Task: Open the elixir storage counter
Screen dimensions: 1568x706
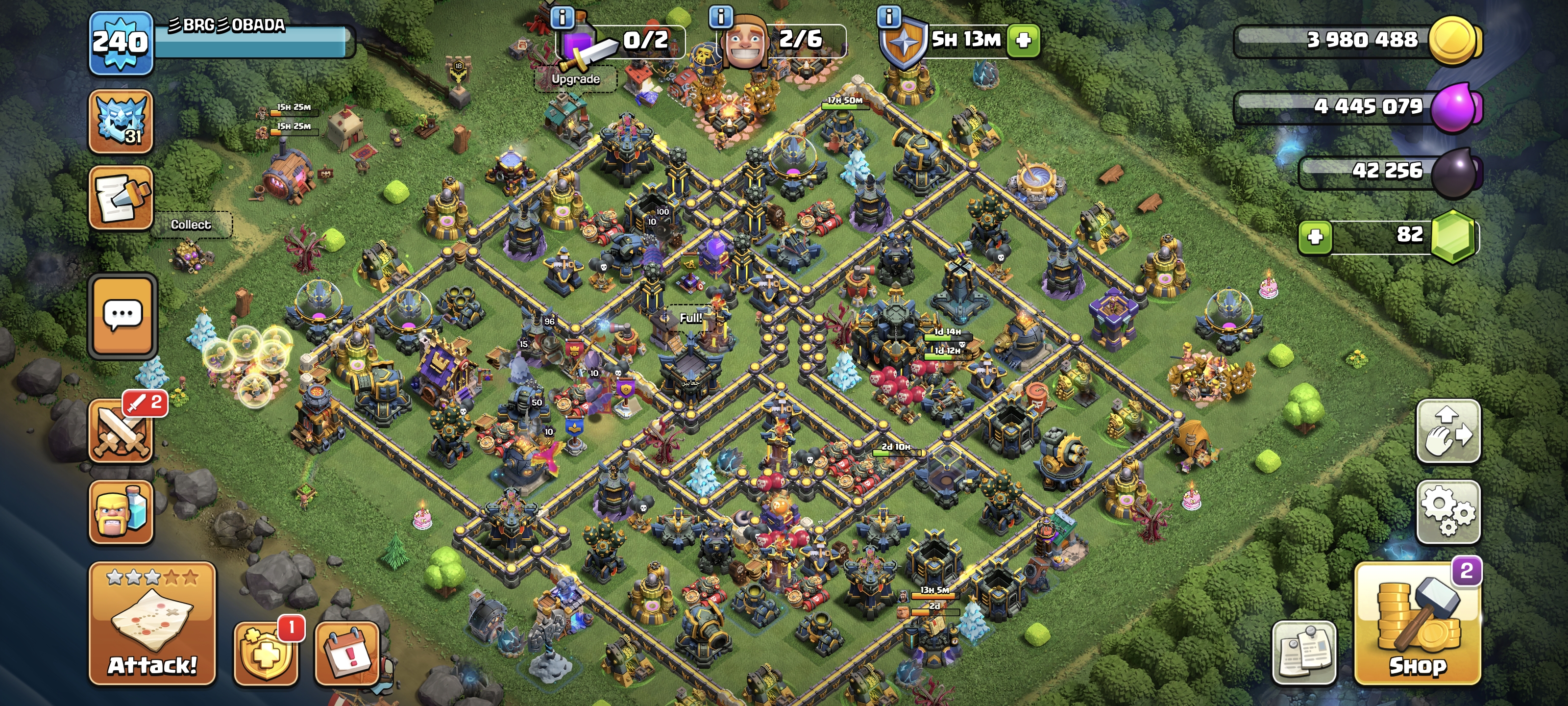Action: [1357, 106]
